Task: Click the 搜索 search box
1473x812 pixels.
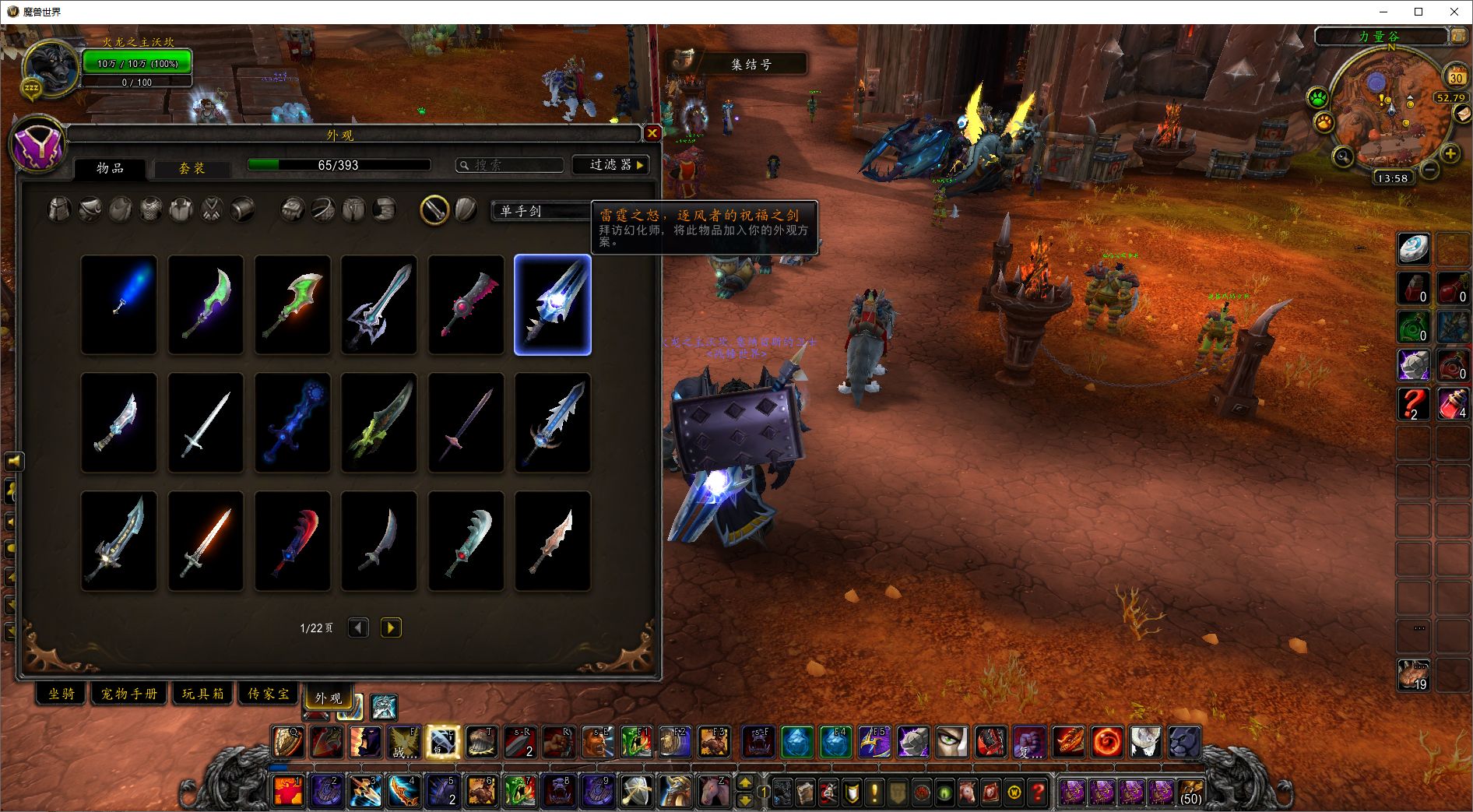Action: pyautogui.click(x=511, y=165)
